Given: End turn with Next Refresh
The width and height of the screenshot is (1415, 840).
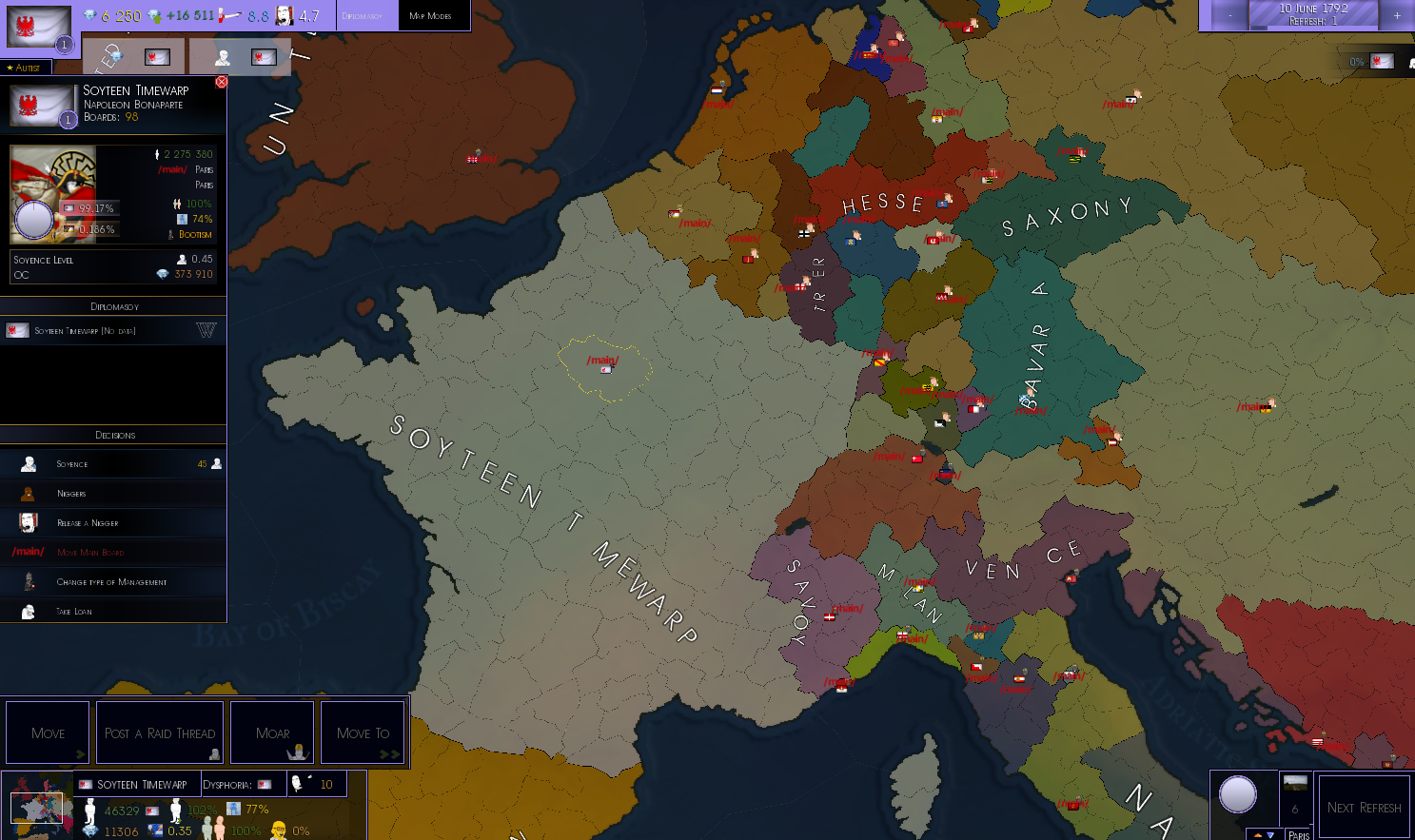Looking at the screenshot, I should 1364,807.
